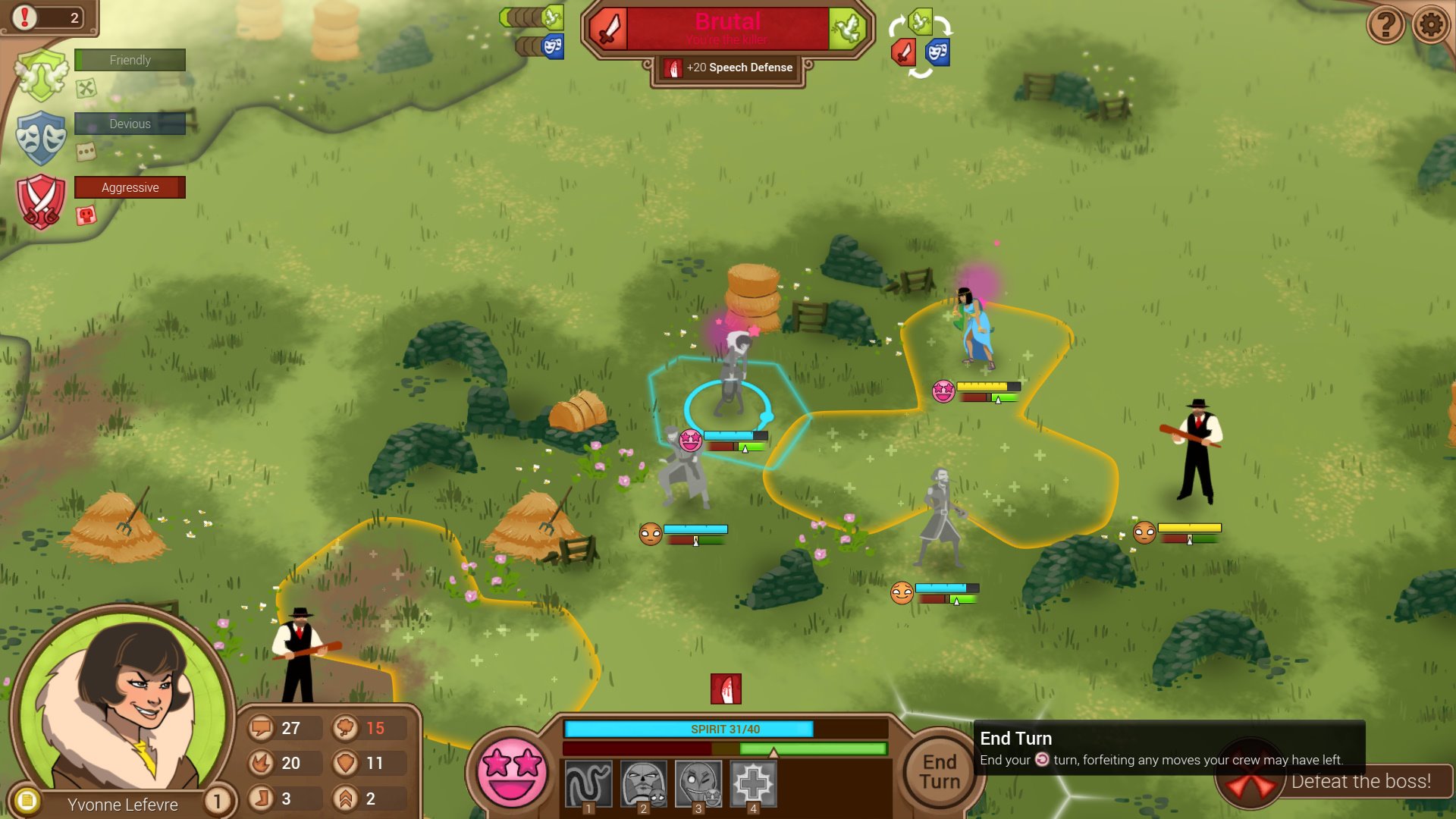Click the blue masks Devious shield
1456x819 pixels.
42,137
